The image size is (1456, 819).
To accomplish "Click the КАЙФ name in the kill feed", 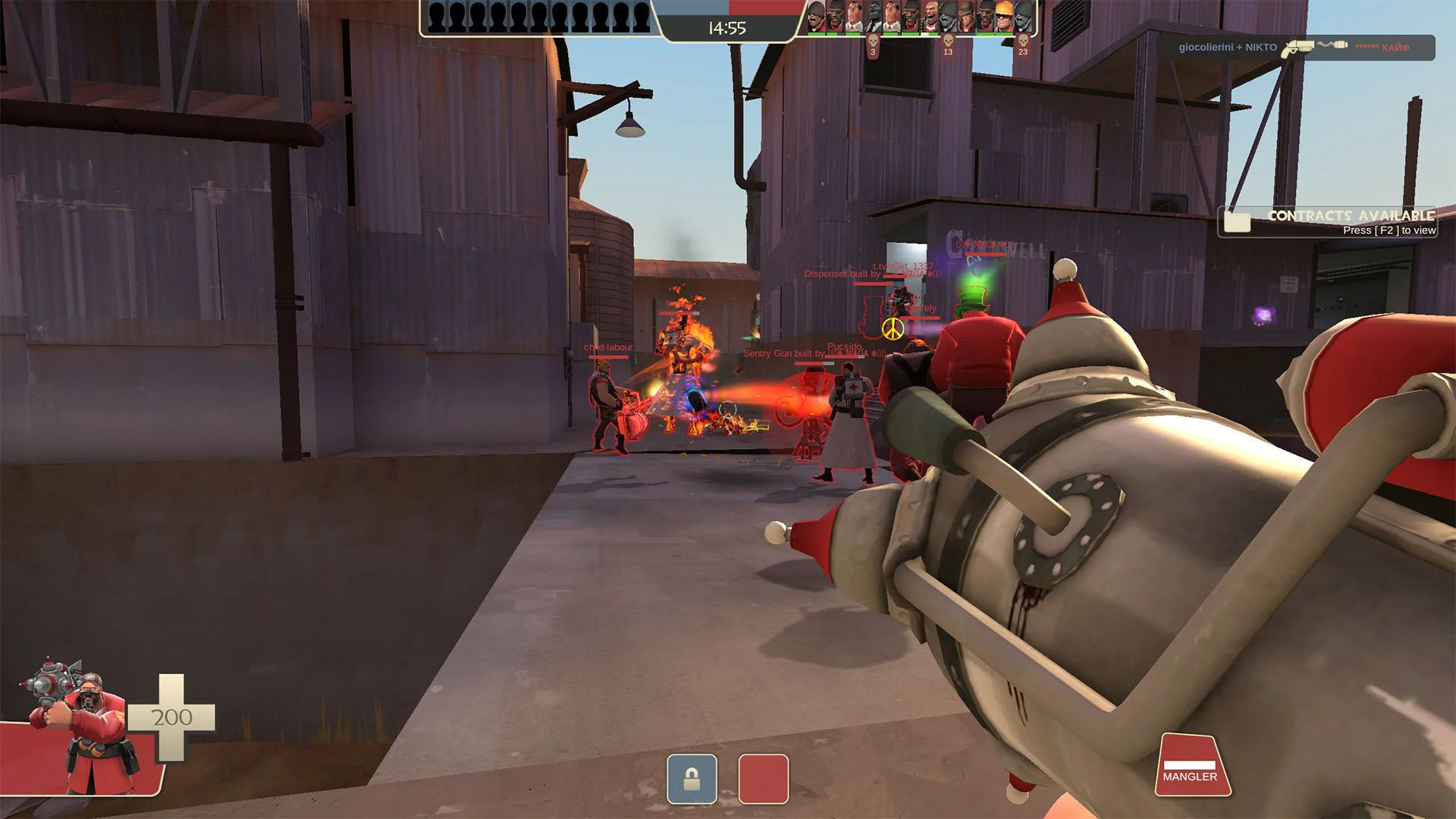I will click(x=1395, y=48).
